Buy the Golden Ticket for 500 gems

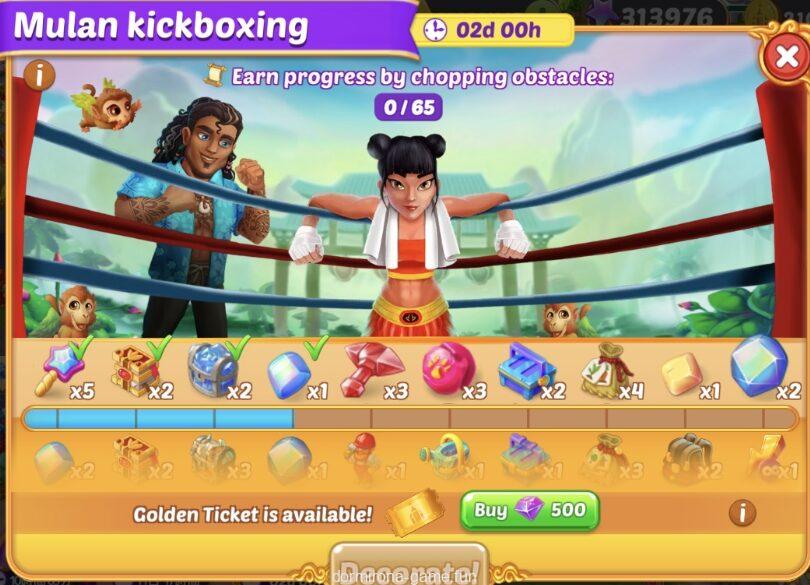pyautogui.click(x=529, y=511)
